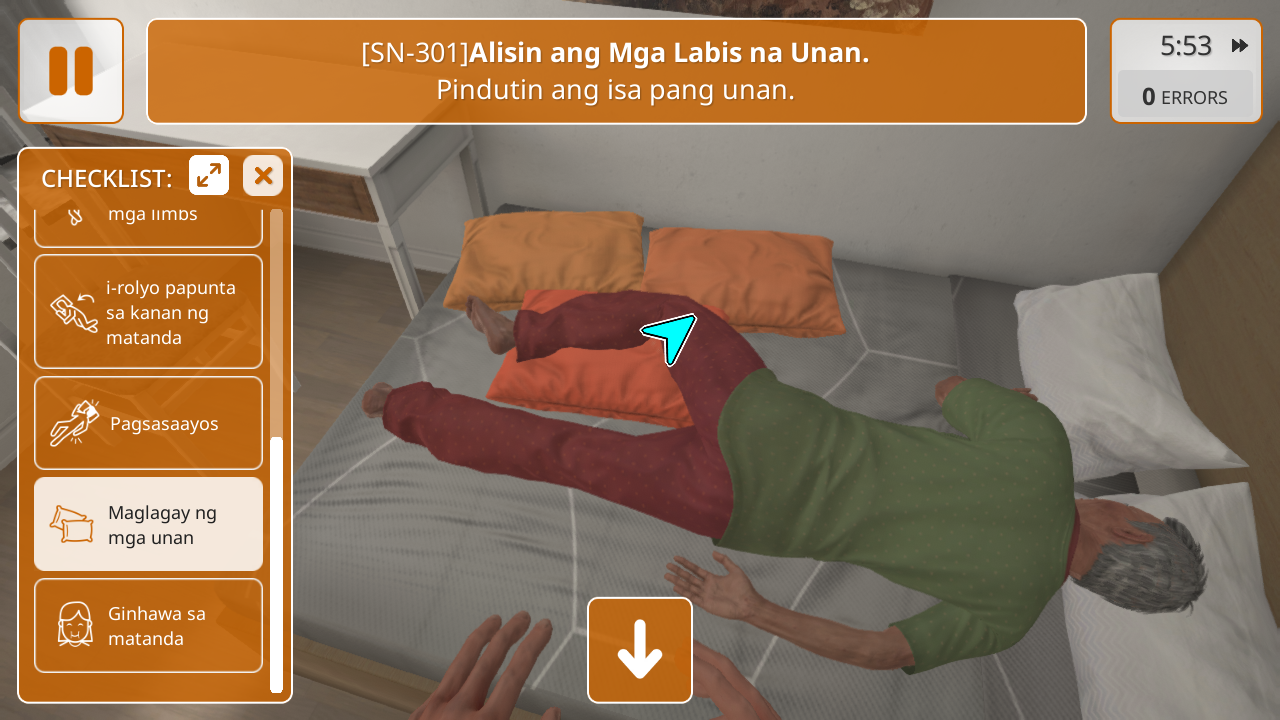
Task: Select the 'Ginhawa sa matanda' checklist item
Action: point(149,625)
